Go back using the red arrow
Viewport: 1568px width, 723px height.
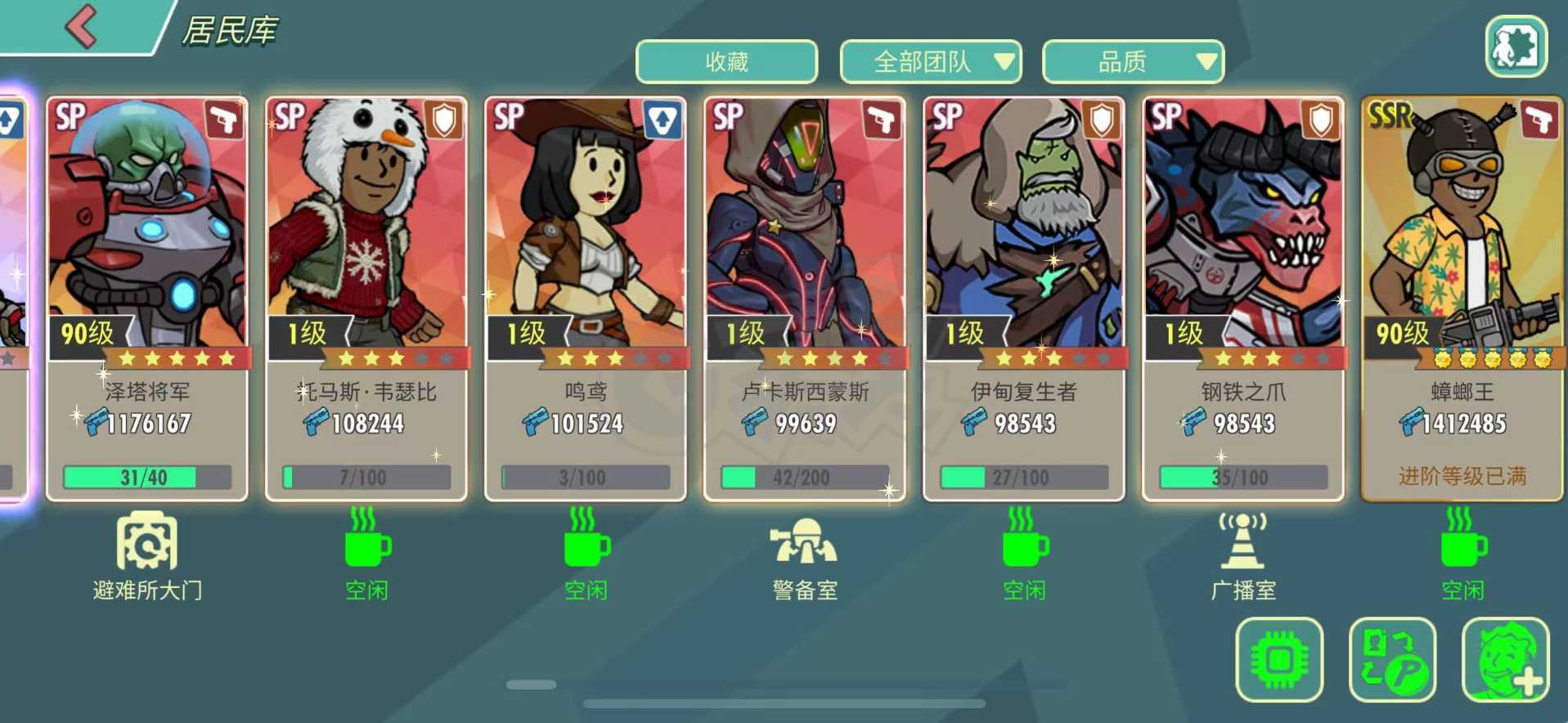(x=82, y=26)
